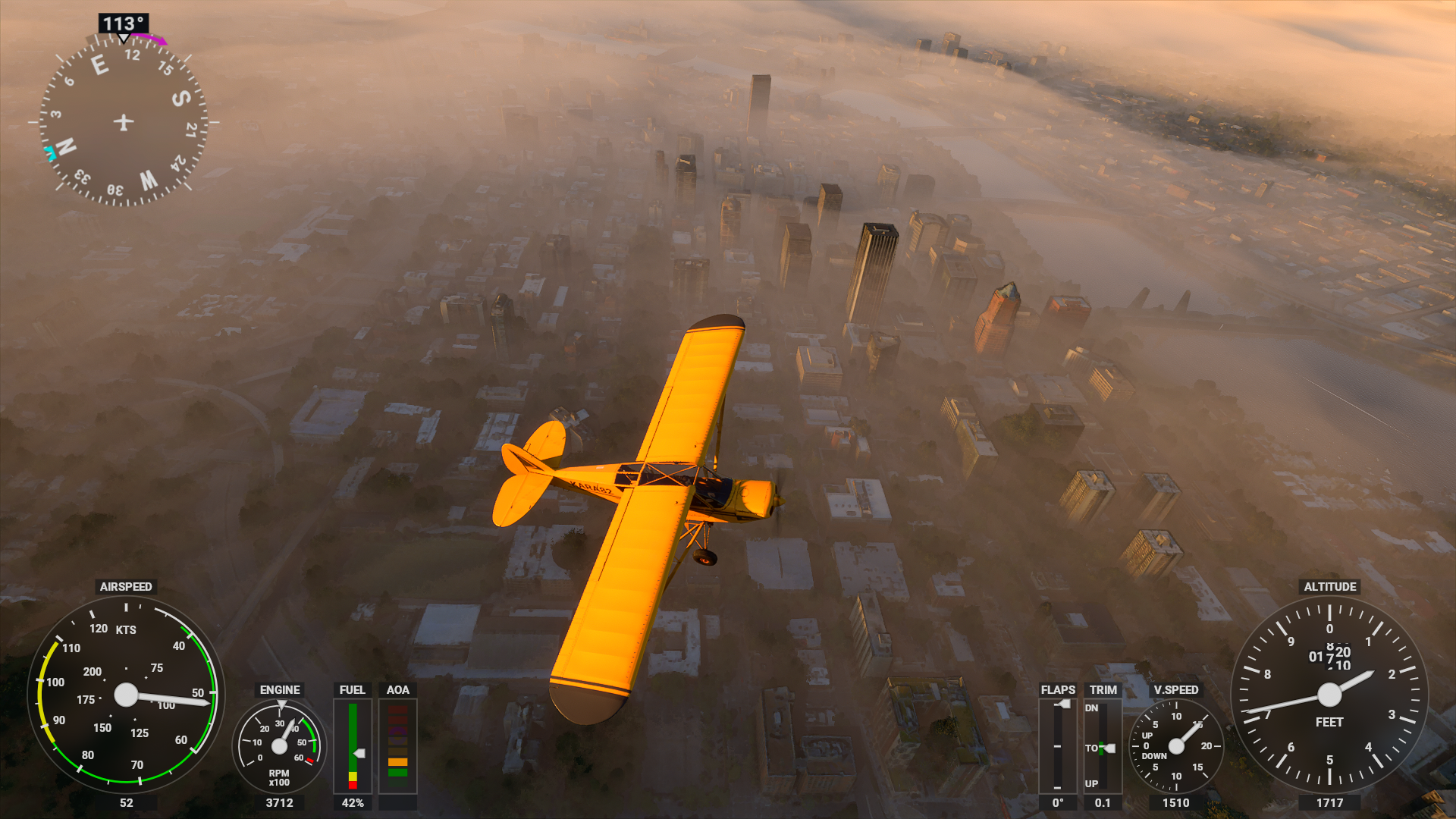Image resolution: width=1456 pixels, height=819 pixels.
Task: Select the FLAPS position indicator
Action: (1057, 746)
